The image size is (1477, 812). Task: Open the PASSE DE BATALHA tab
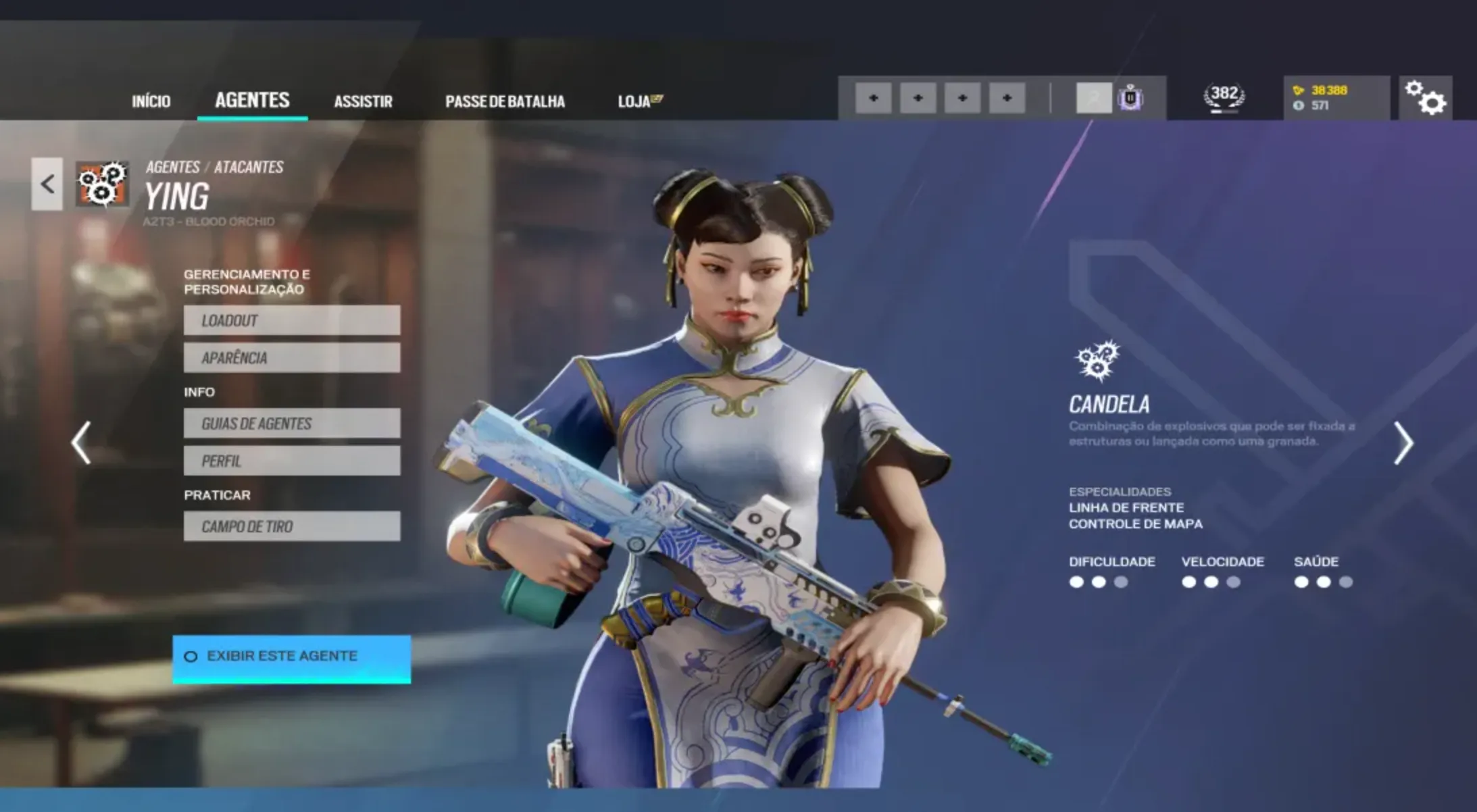(x=505, y=101)
